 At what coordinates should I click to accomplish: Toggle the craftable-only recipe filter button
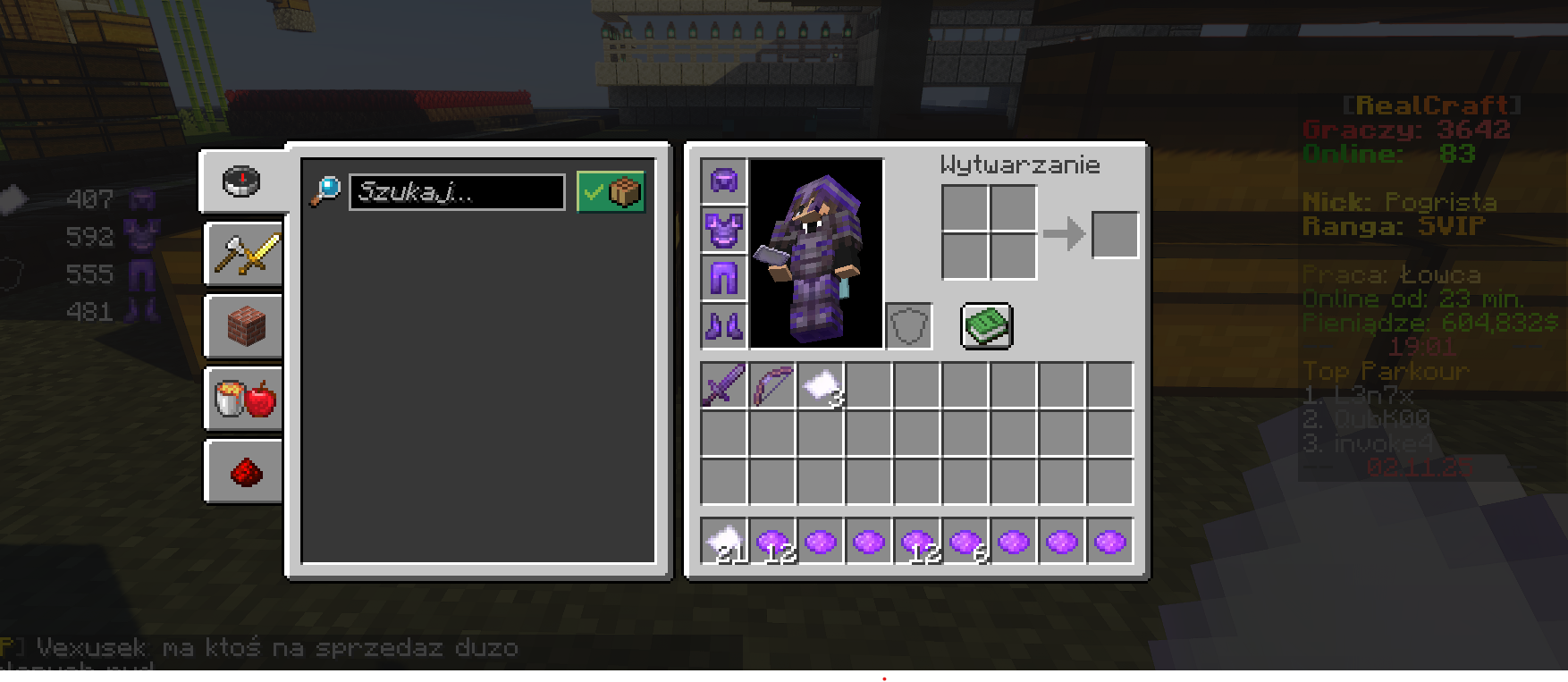611,192
